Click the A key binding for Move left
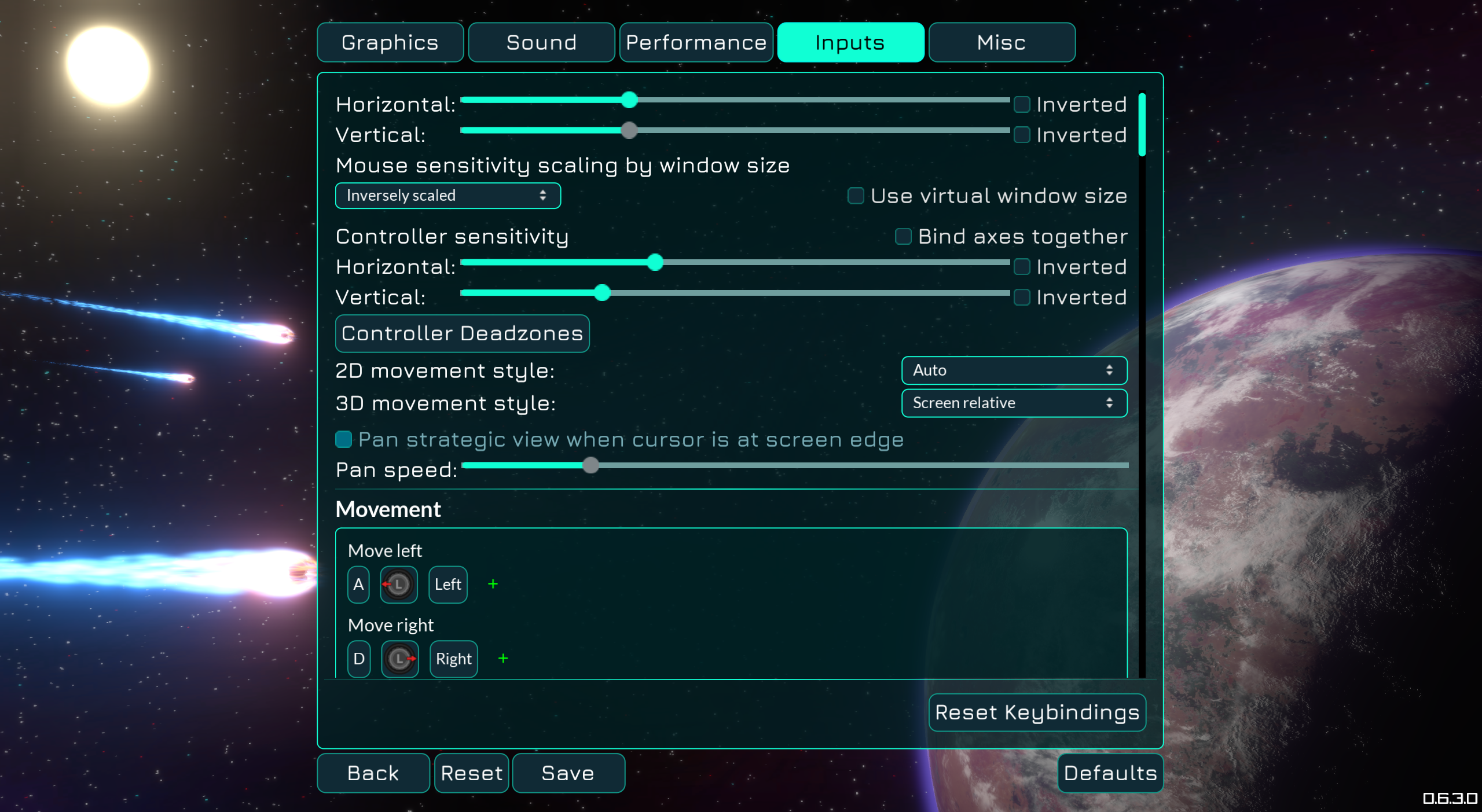This screenshot has width=1482, height=812. pyautogui.click(x=358, y=584)
